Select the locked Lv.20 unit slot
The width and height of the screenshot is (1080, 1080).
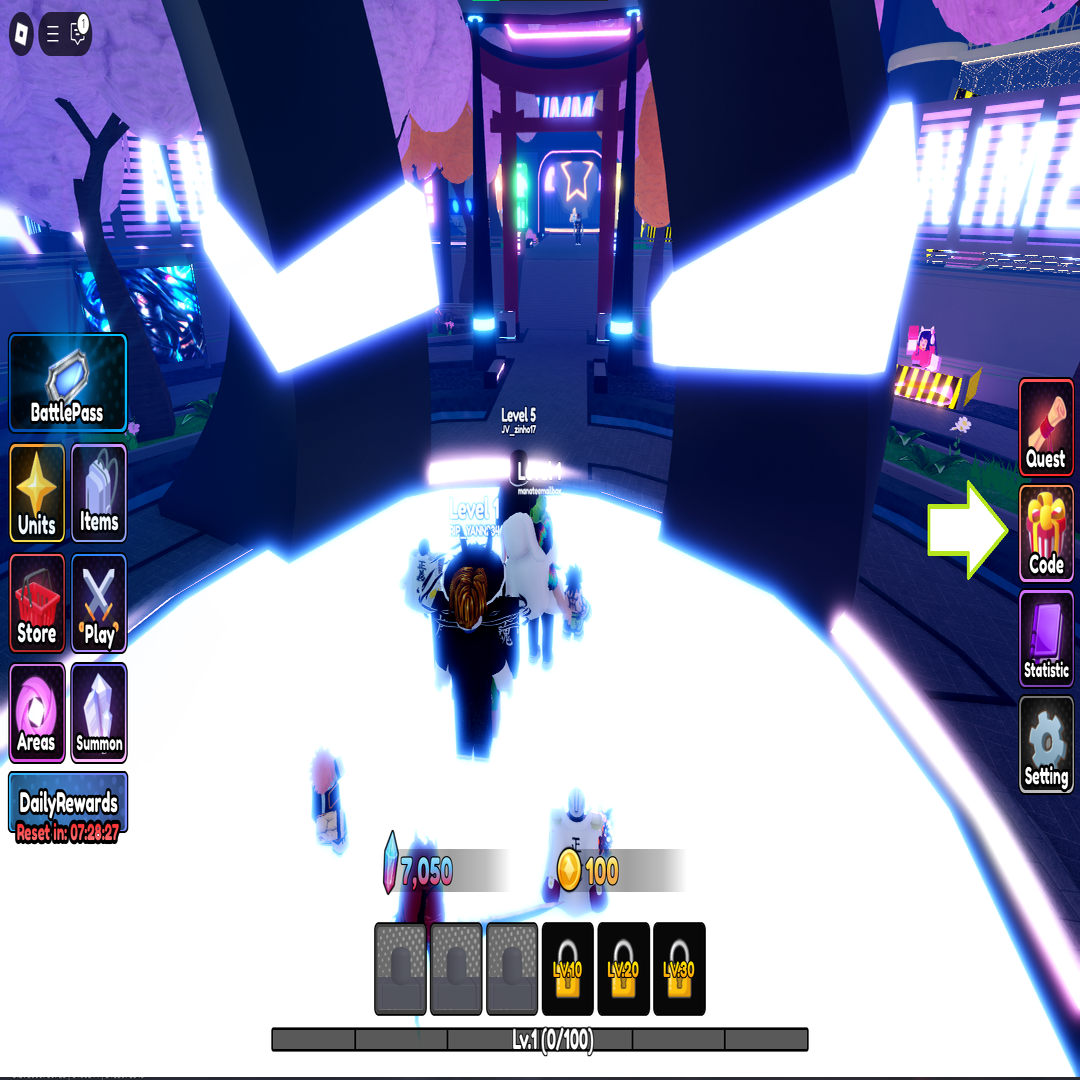(624, 968)
